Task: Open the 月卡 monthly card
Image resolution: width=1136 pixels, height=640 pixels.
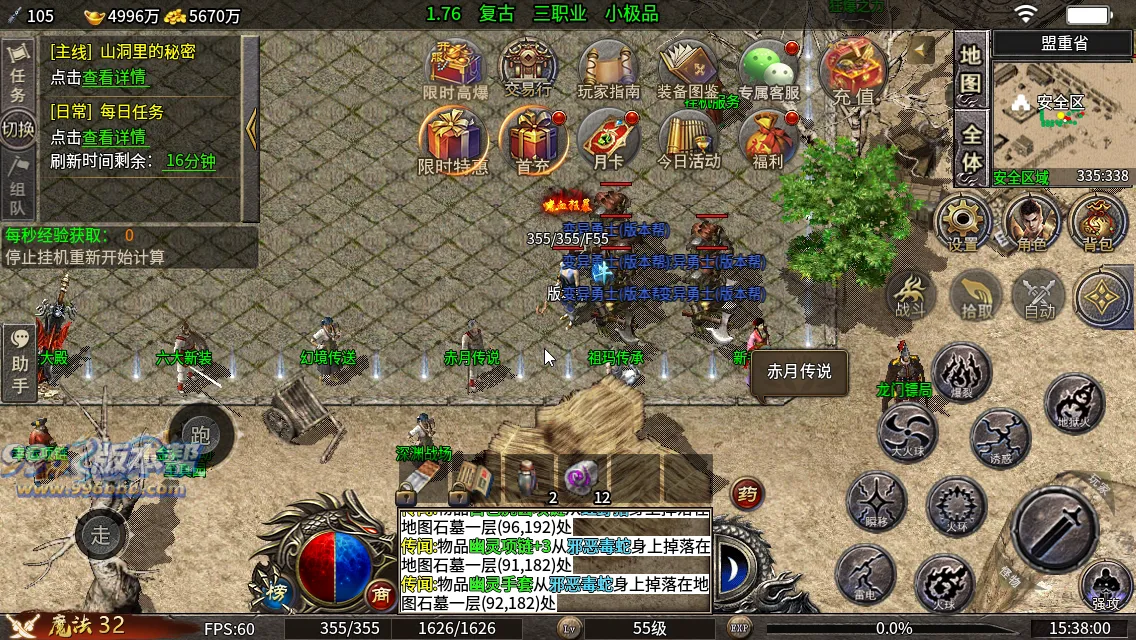Action: click(608, 138)
